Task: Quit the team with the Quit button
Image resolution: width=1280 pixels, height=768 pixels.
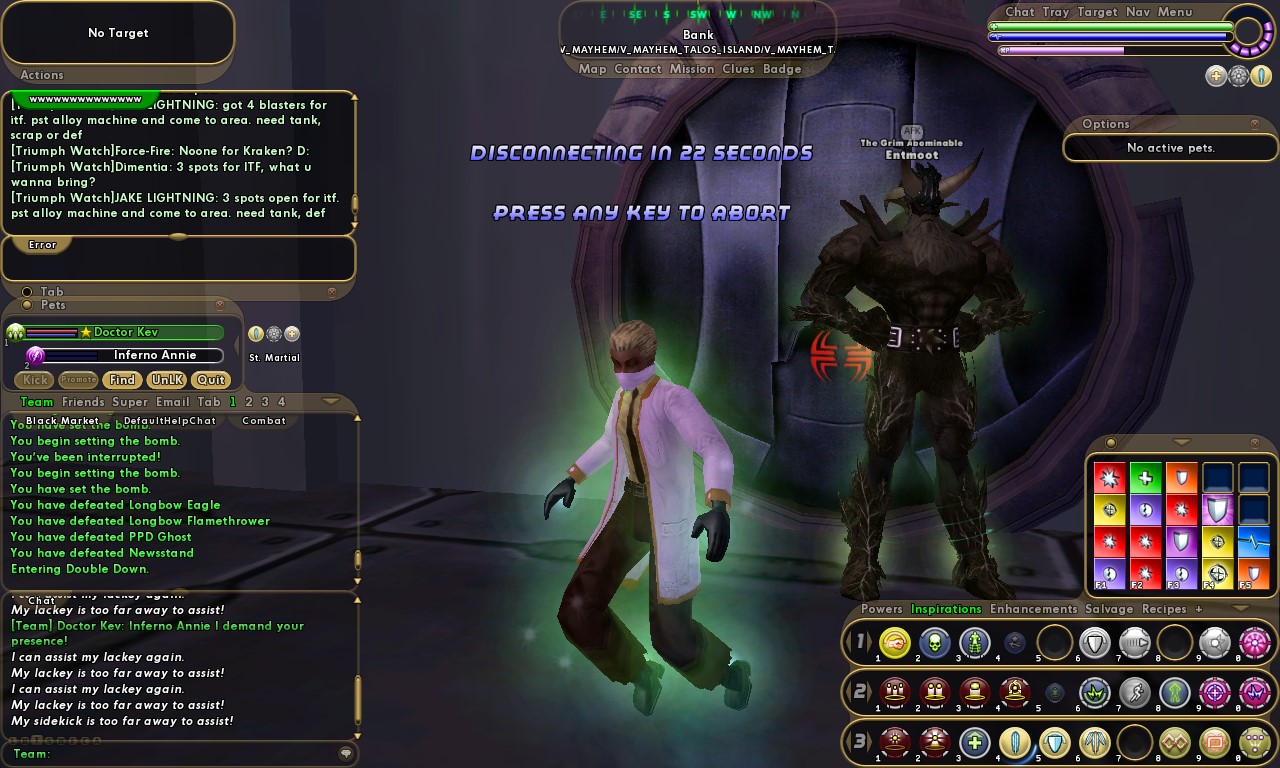Action: tap(210, 380)
